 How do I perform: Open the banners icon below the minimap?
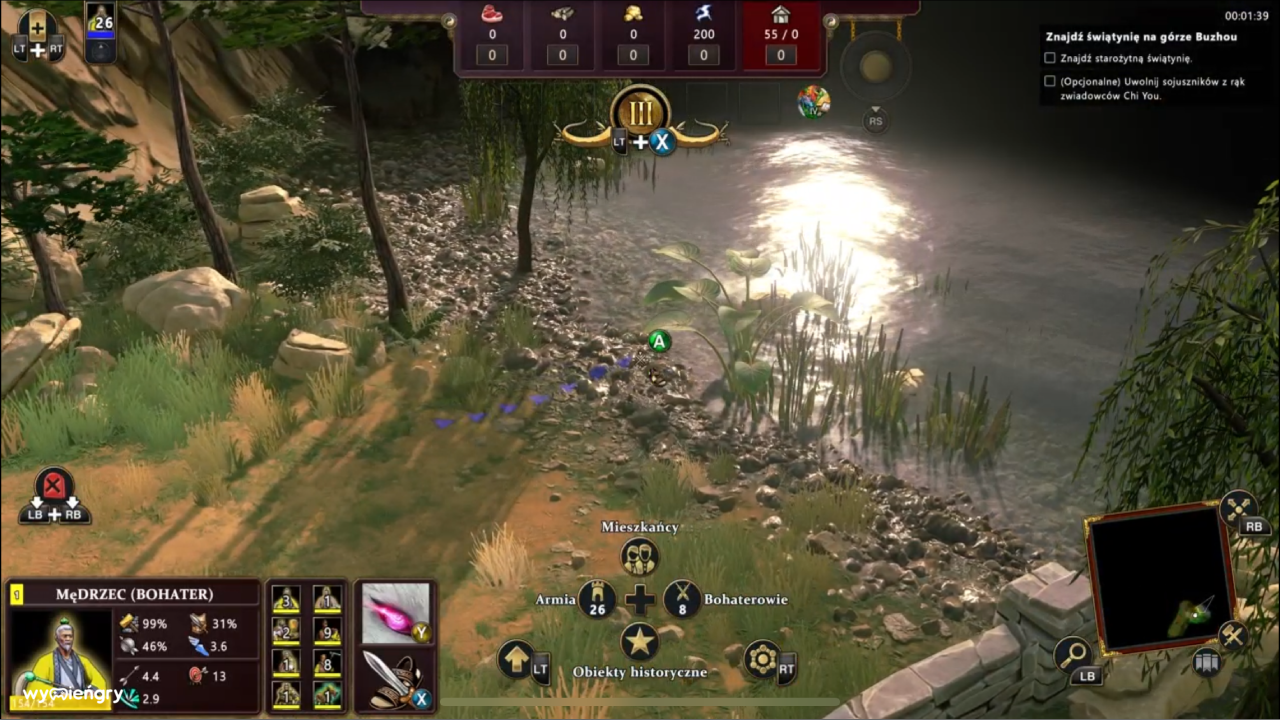point(1207,662)
